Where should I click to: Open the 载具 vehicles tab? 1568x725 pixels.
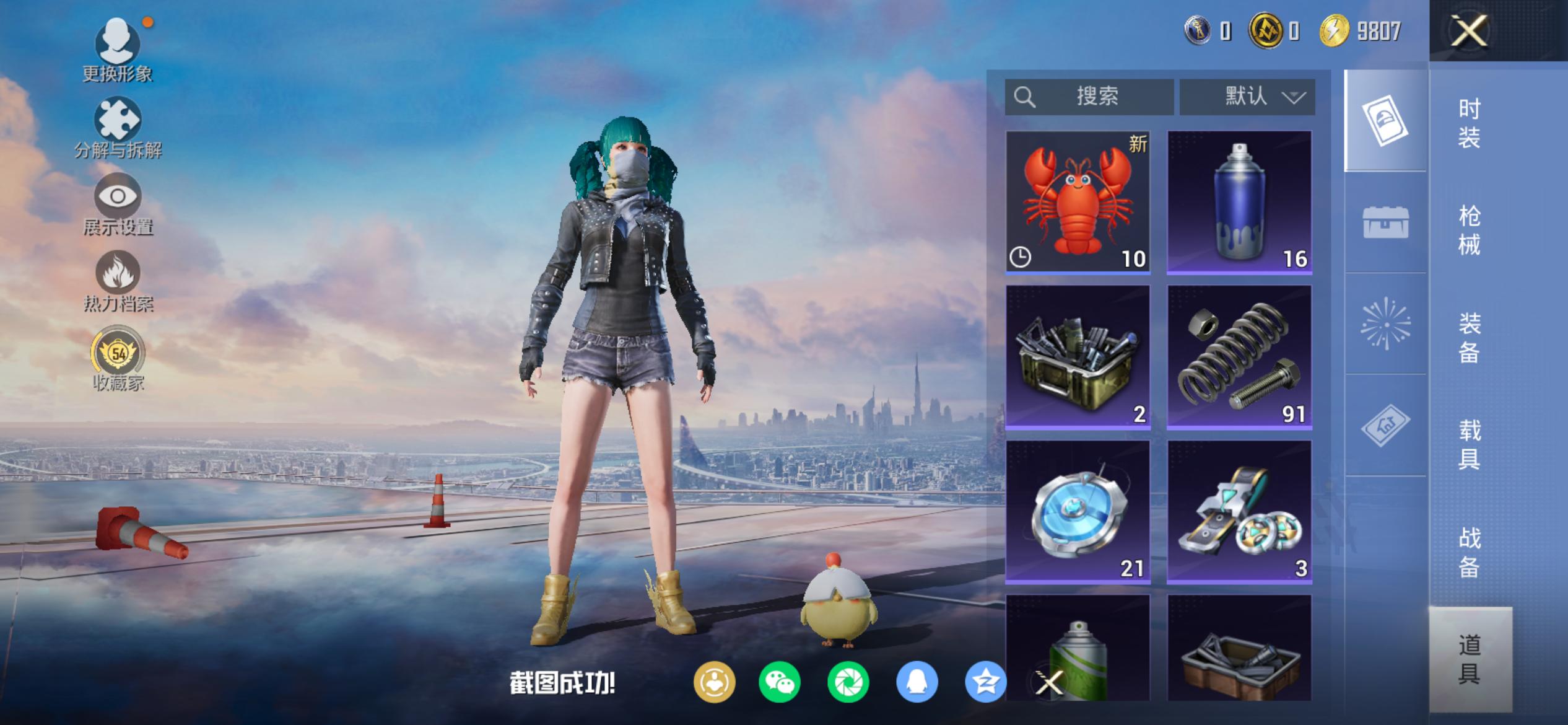coord(1469,445)
